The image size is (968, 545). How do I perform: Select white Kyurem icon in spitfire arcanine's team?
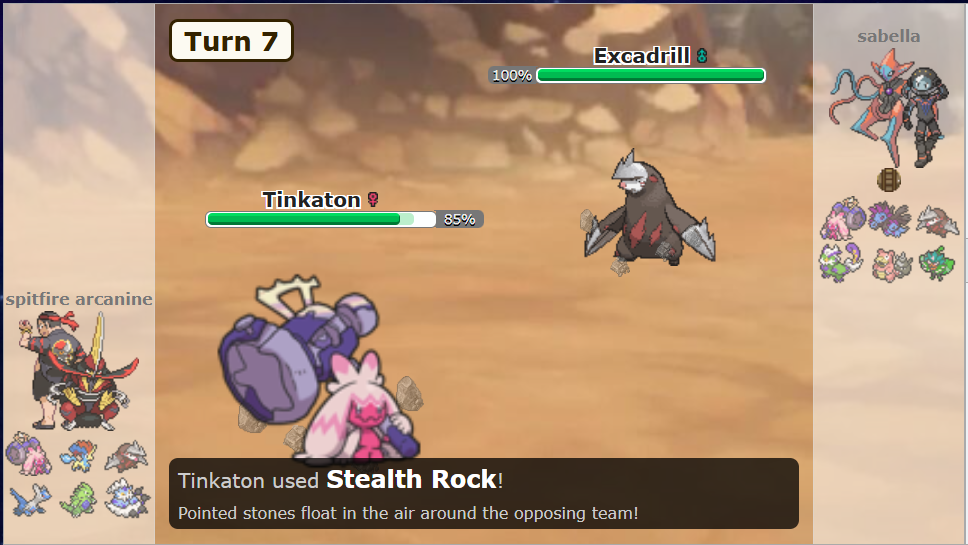click(x=126, y=496)
